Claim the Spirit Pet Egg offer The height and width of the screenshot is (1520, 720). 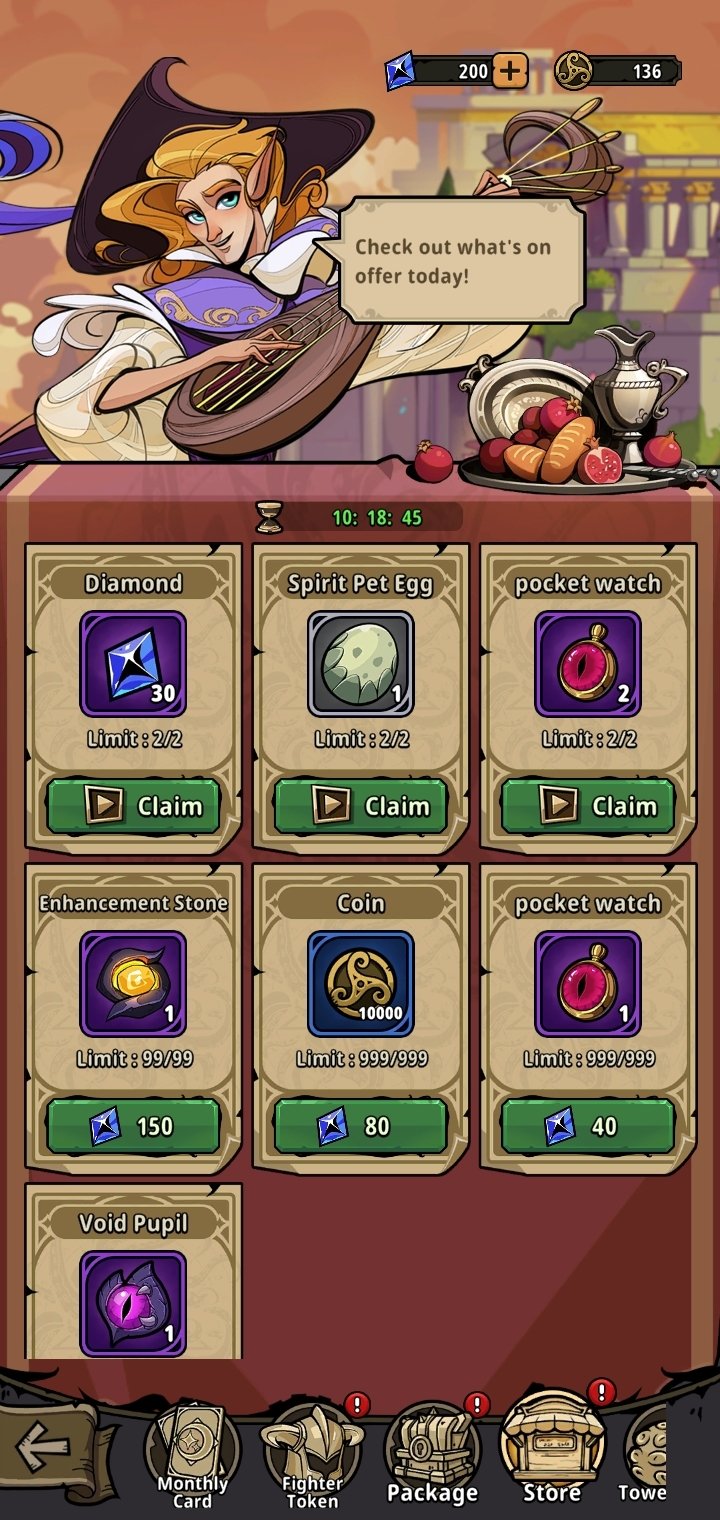point(360,806)
